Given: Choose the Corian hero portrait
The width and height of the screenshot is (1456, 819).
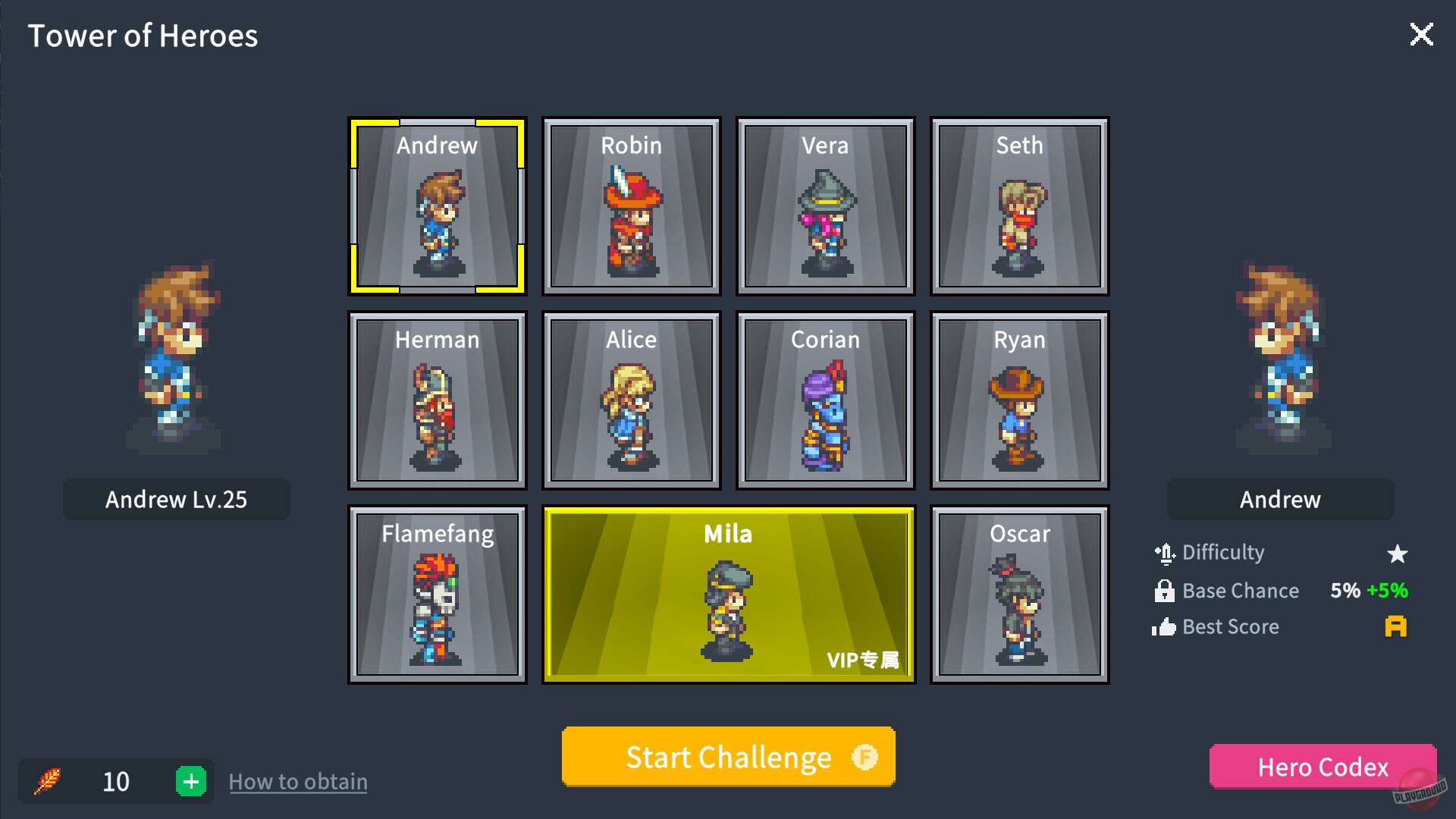Looking at the screenshot, I should pyautogui.click(x=824, y=400).
